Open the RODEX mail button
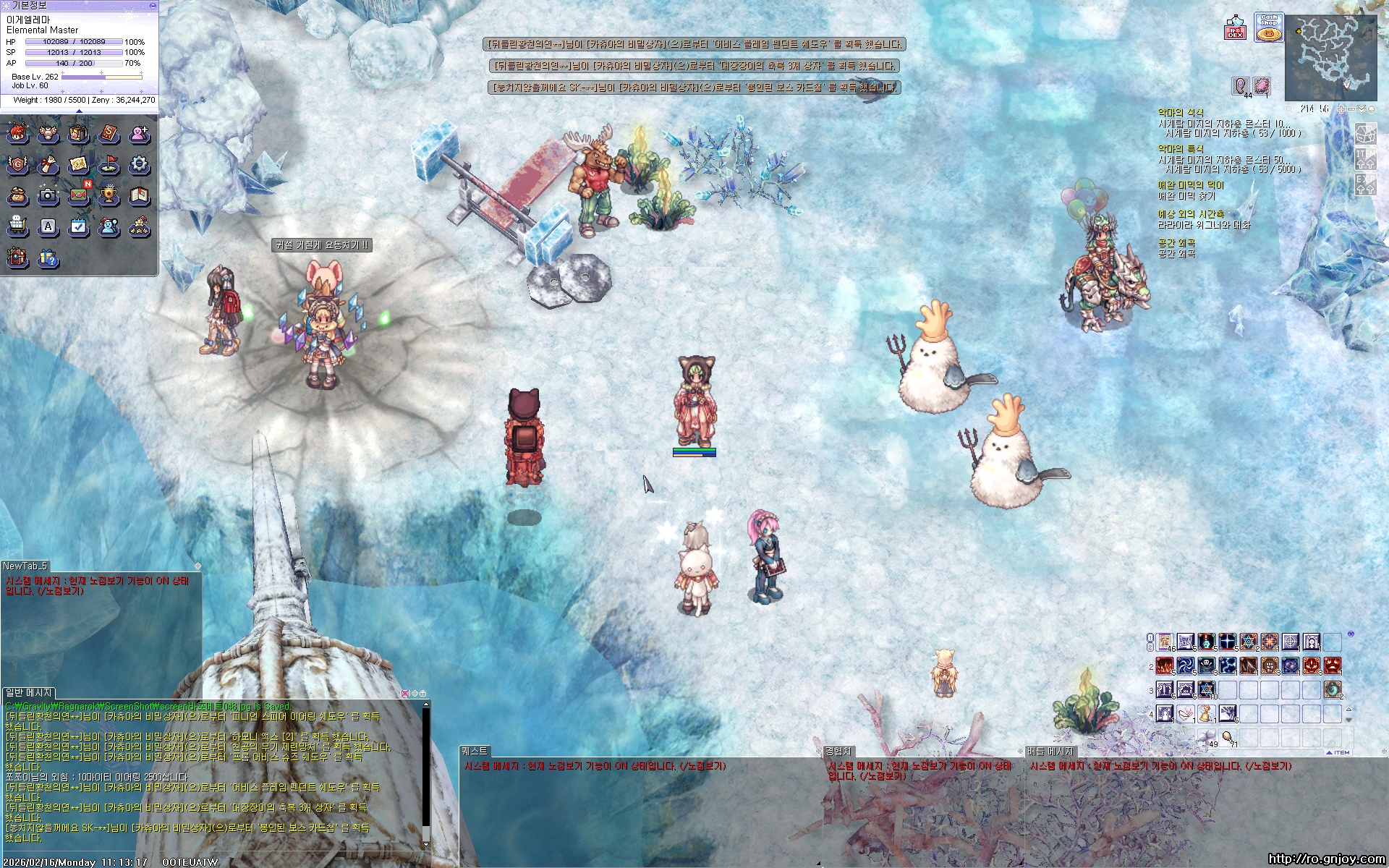 point(1235,28)
